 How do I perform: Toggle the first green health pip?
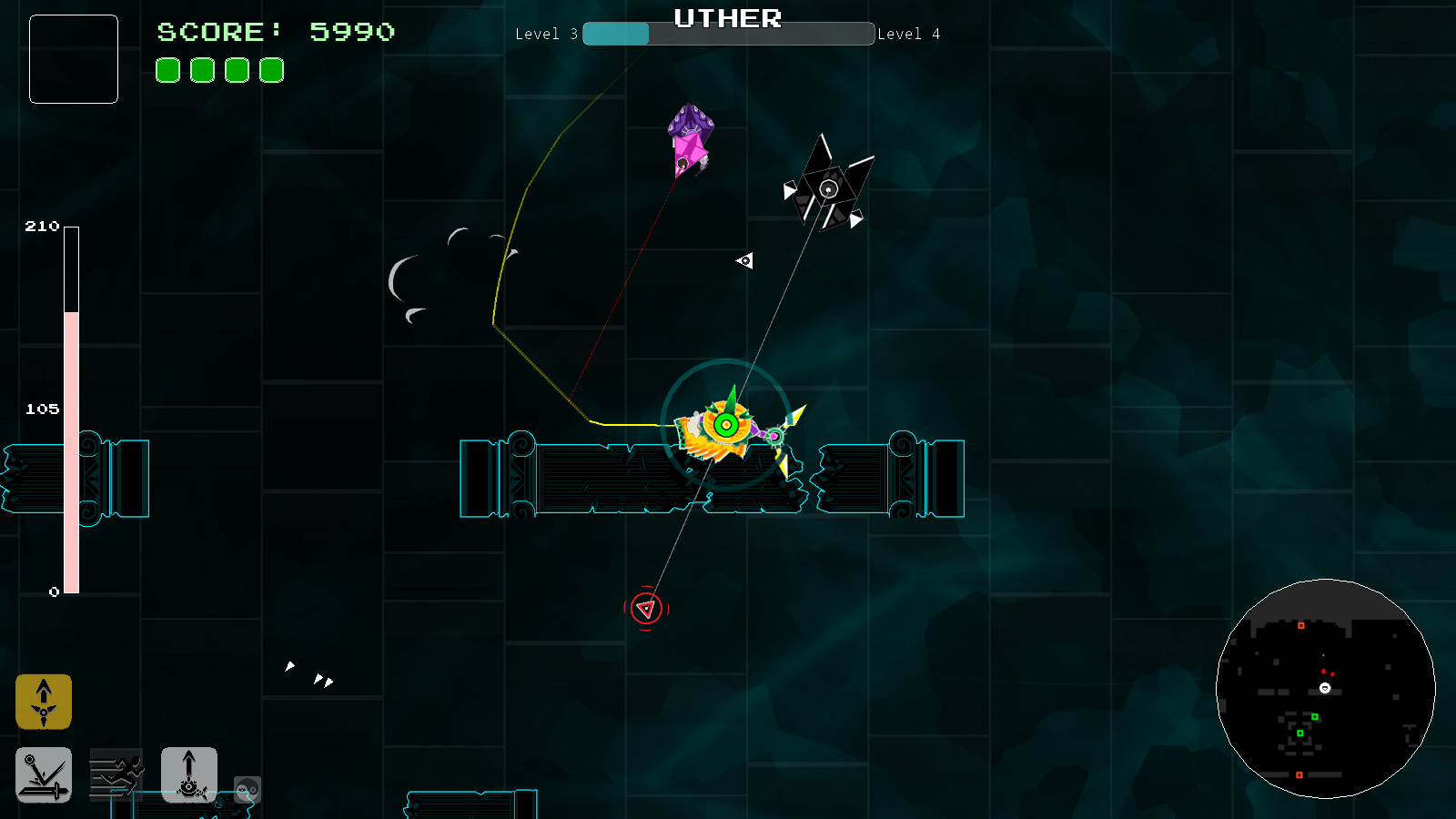click(x=167, y=70)
